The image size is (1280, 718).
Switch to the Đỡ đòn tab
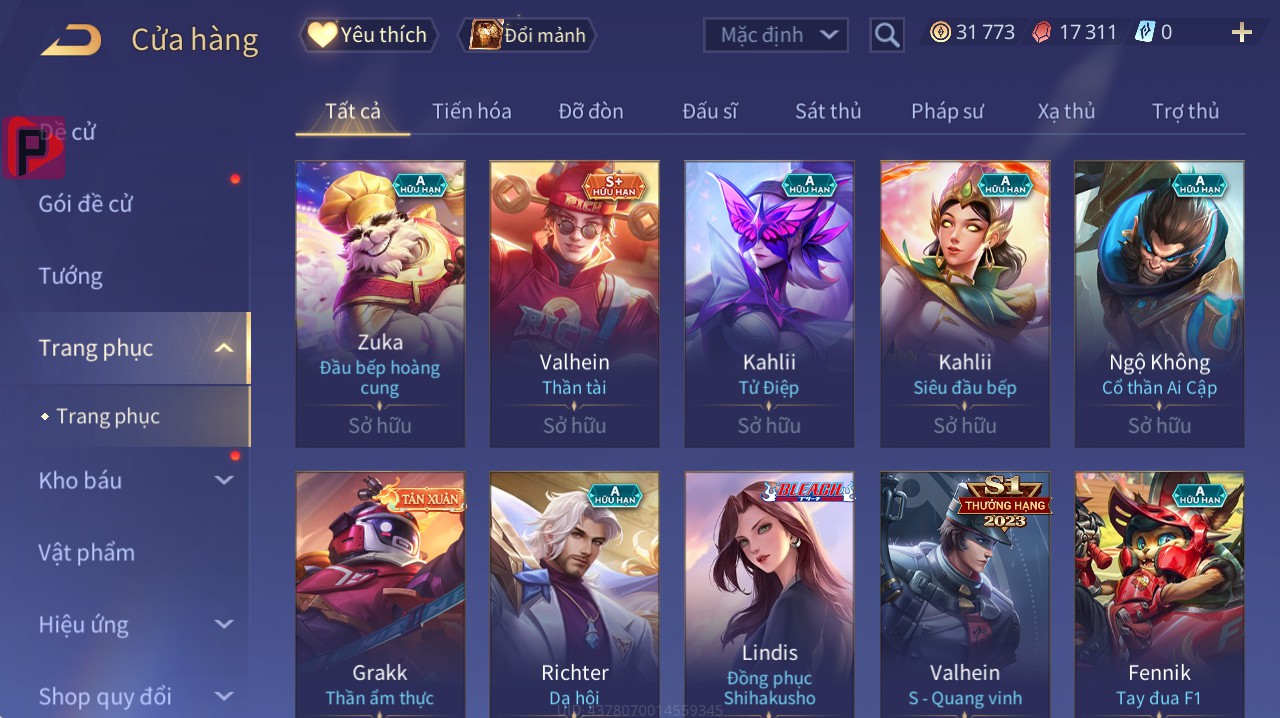pos(590,111)
